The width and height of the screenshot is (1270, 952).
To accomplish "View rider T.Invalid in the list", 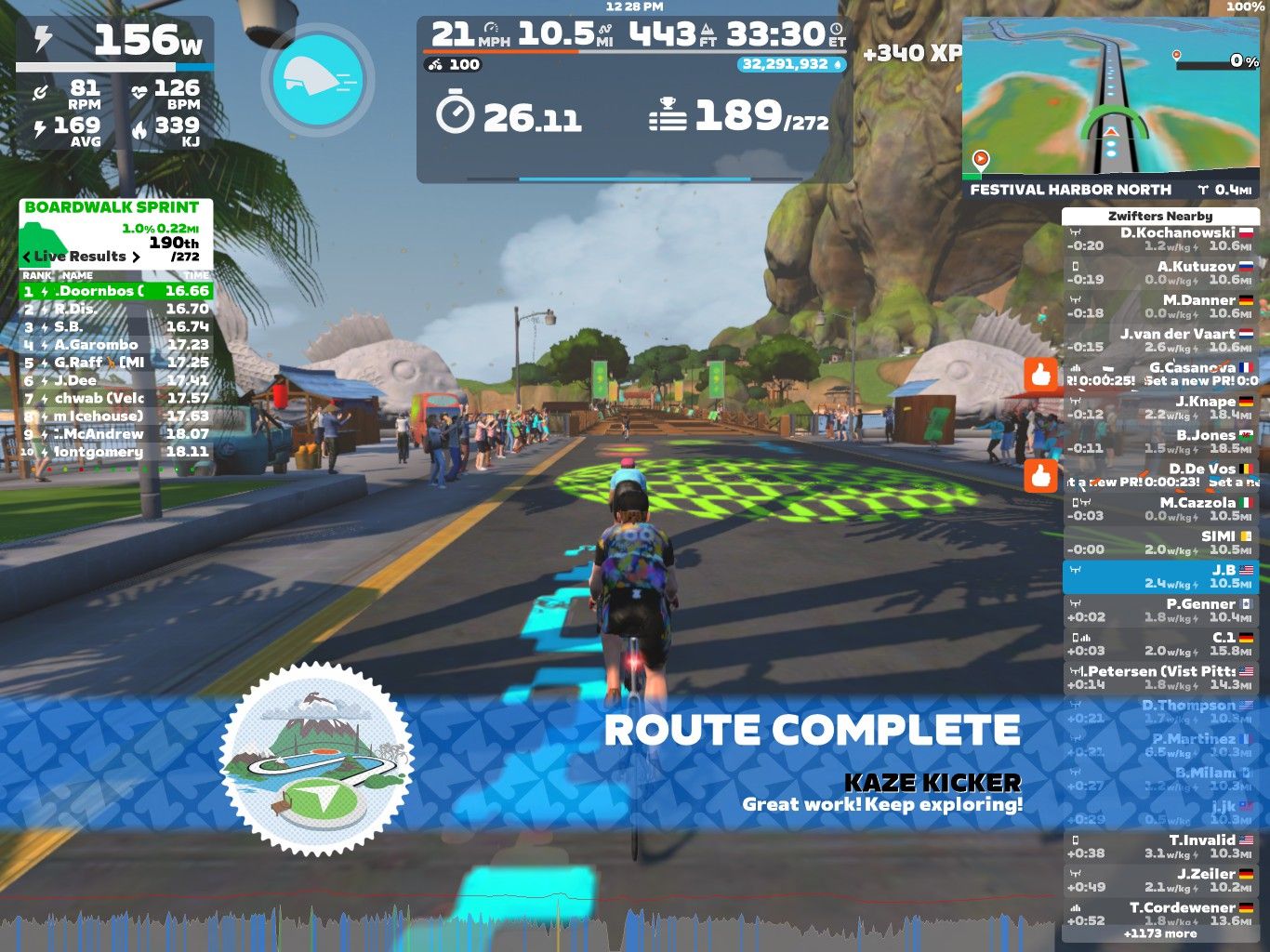I will pos(1159,846).
